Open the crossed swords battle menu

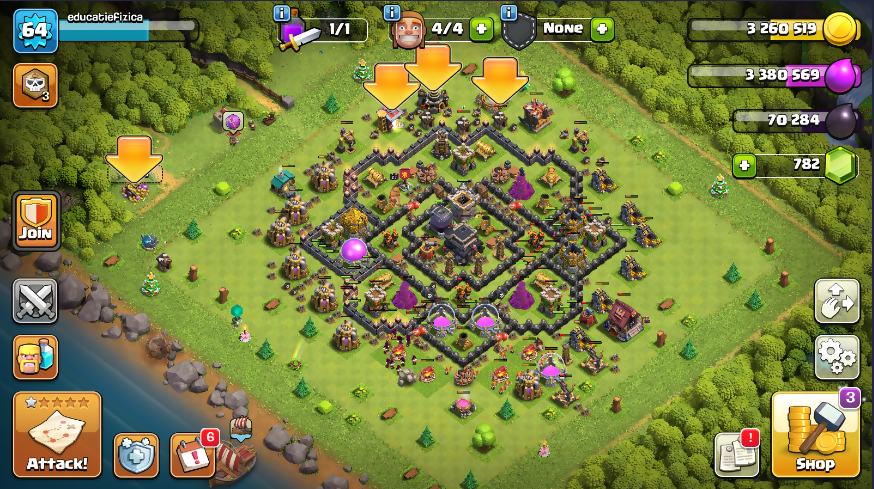pyautogui.click(x=35, y=300)
